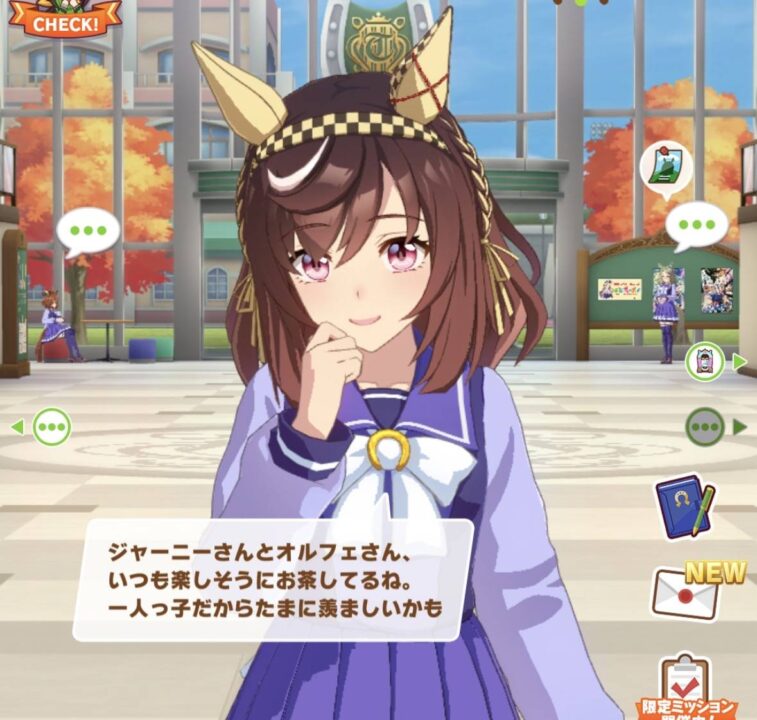Tap the speech bubble below the photo bubble

point(697,226)
